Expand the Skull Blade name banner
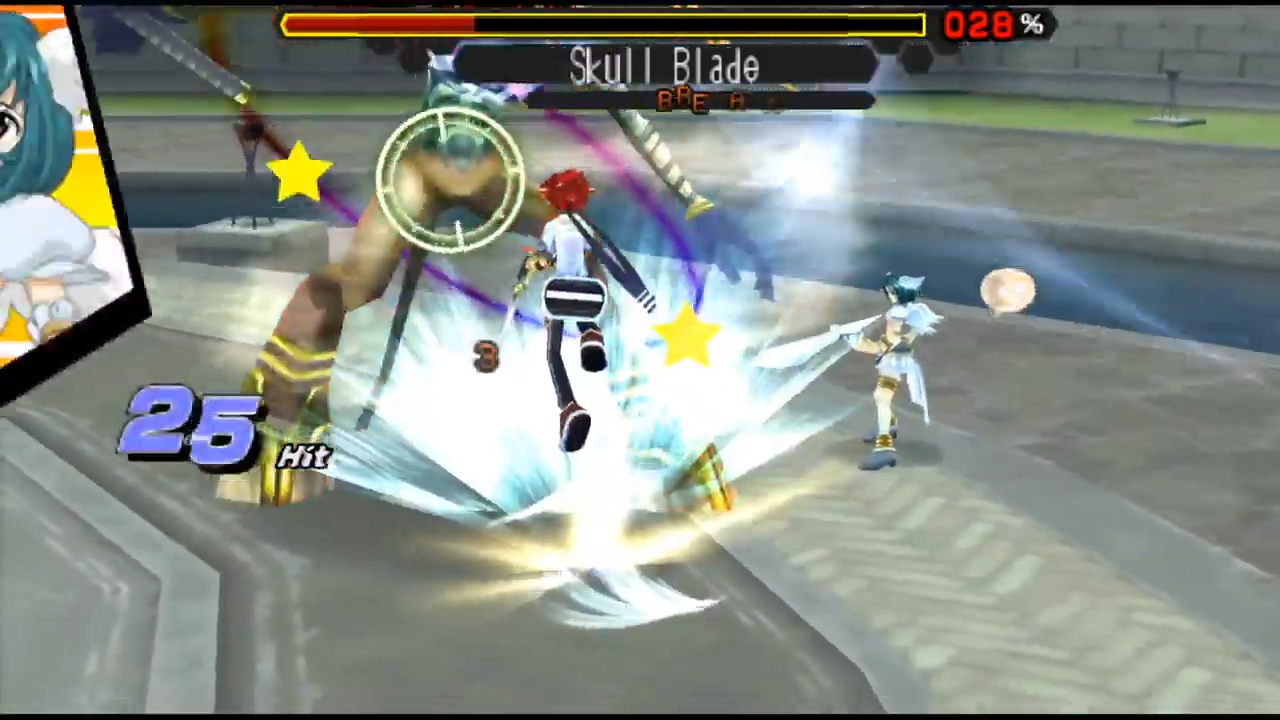The height and width of the screenshot is (720, 1280). (663, 68)
